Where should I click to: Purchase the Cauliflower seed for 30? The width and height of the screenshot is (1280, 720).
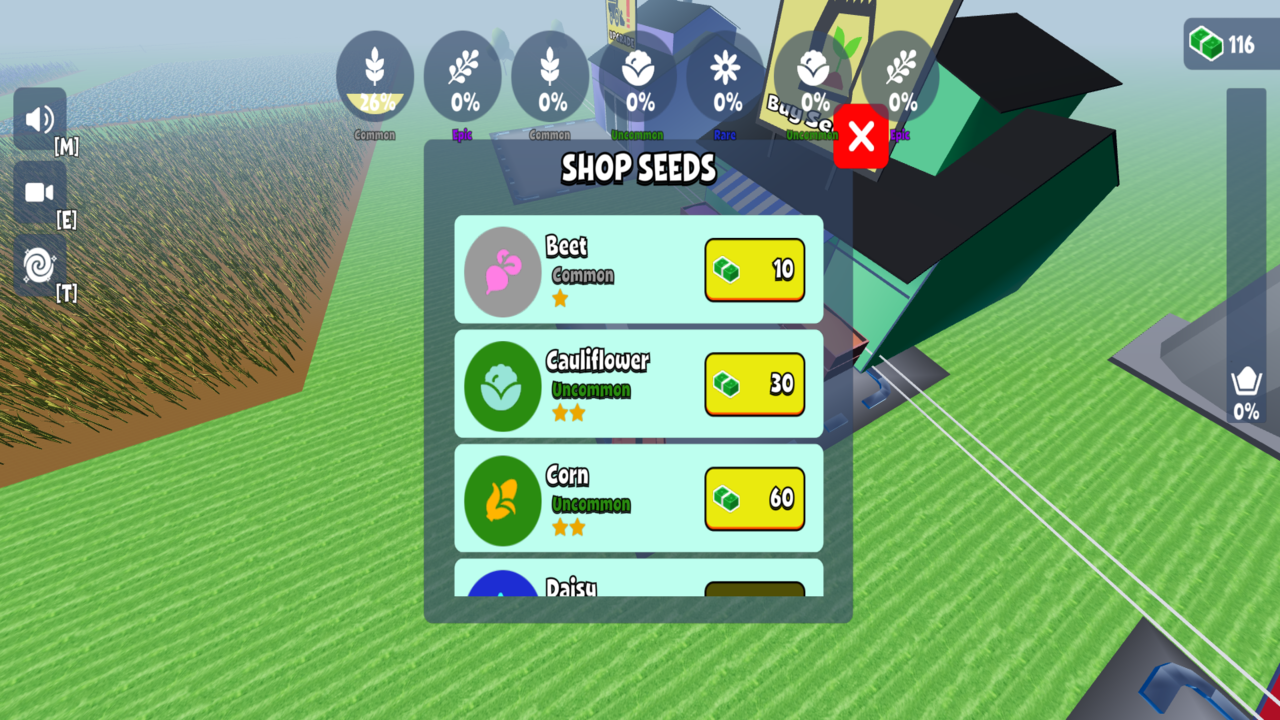click(754, 385)
